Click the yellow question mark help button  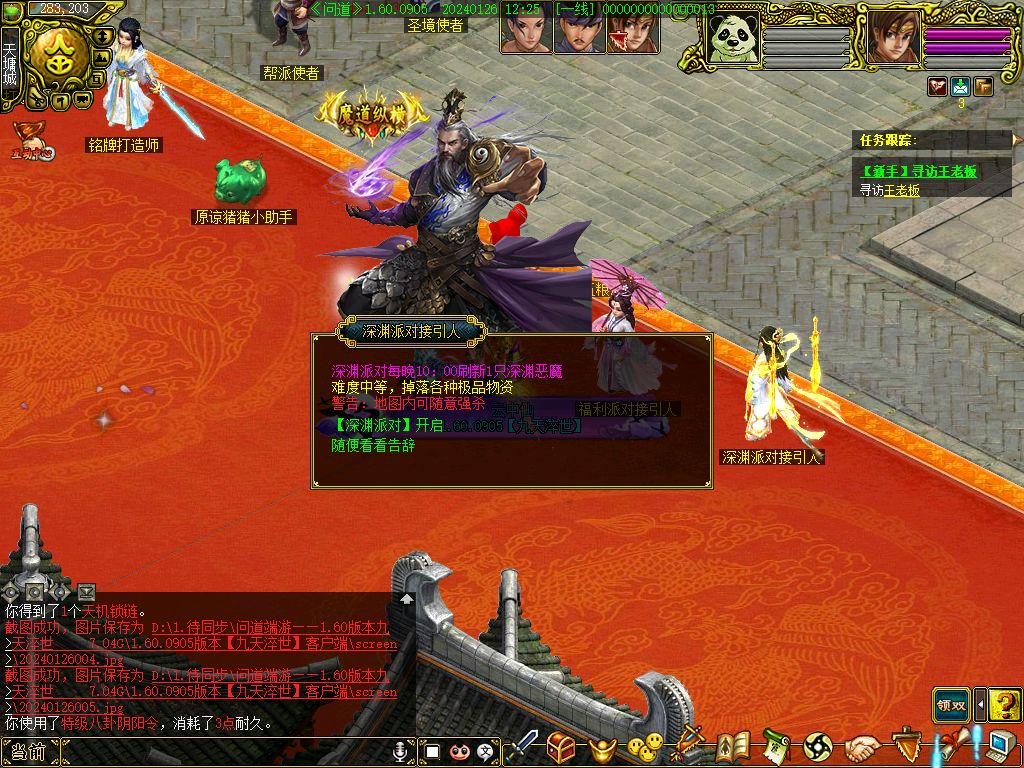pos(1003,705)
